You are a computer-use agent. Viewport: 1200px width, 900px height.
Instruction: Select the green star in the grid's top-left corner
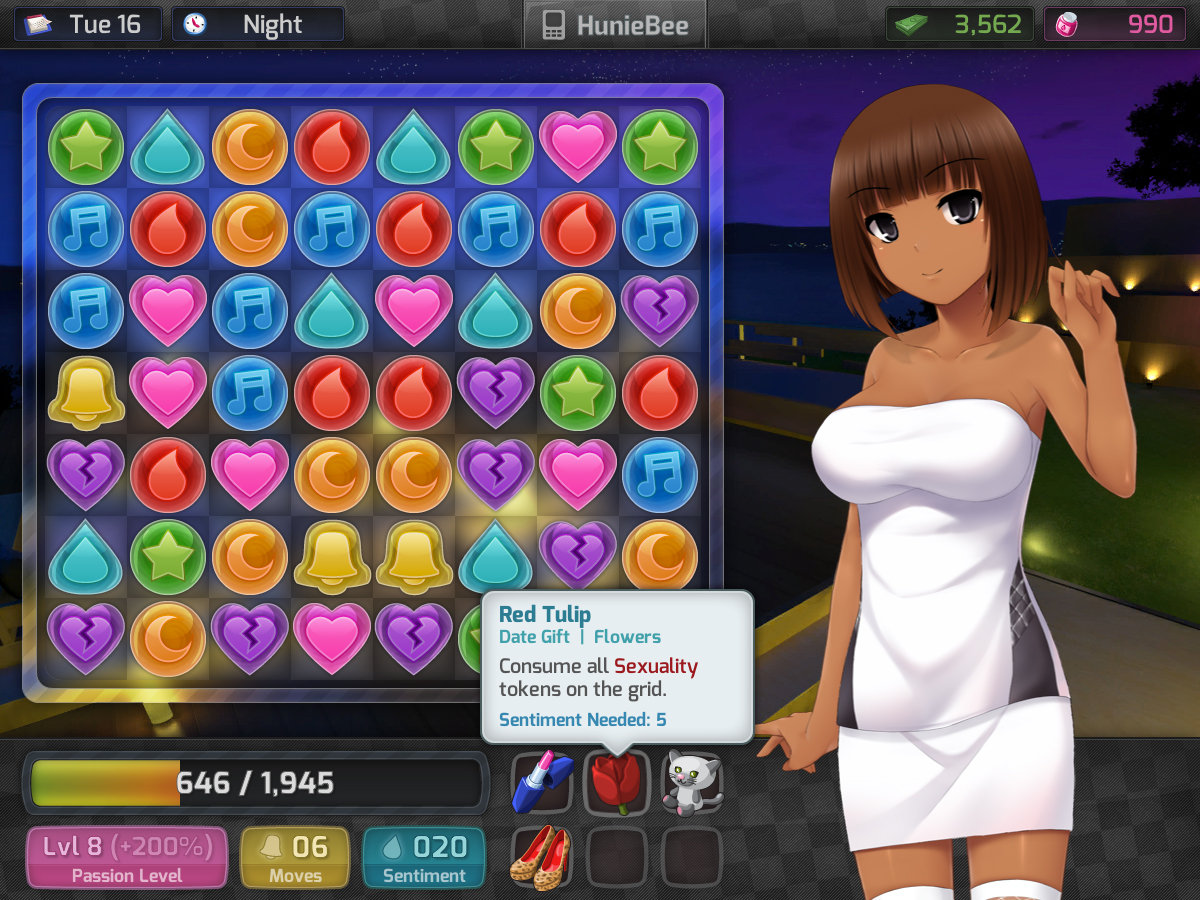pyautogui.click(x=86, y=147)
